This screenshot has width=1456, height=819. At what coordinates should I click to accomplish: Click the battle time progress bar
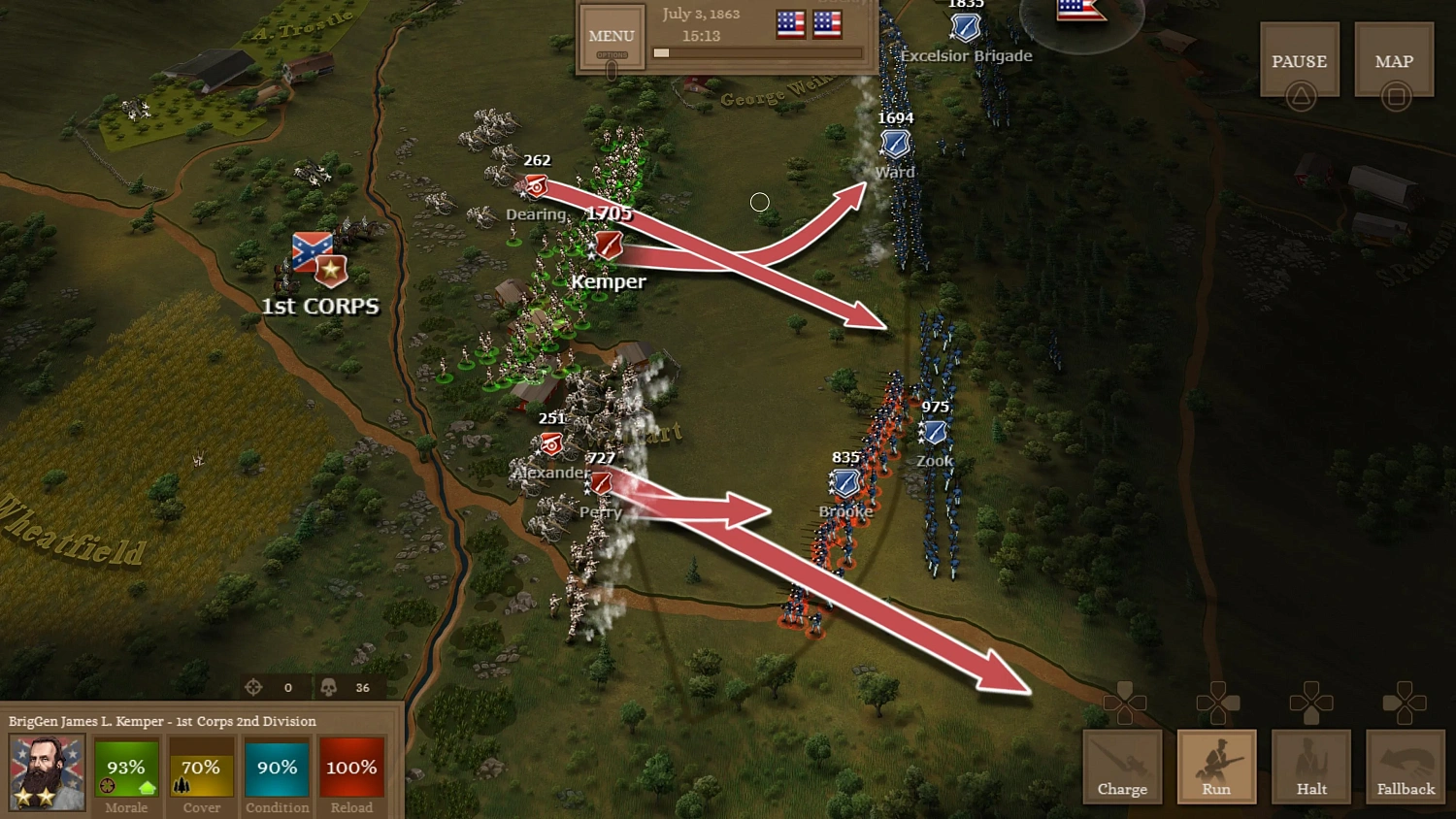[757, 52]
